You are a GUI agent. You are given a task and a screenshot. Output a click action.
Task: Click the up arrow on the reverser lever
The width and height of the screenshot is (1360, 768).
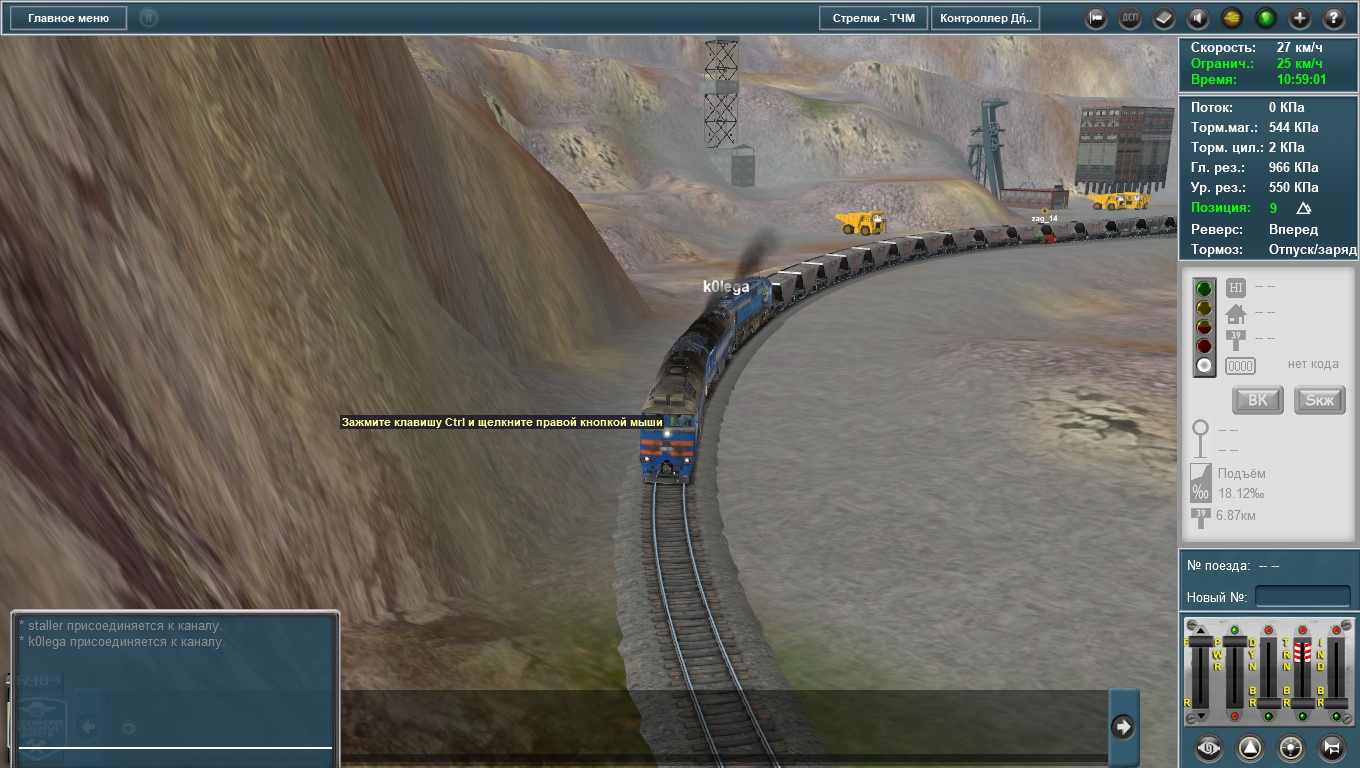(1202, 630)
